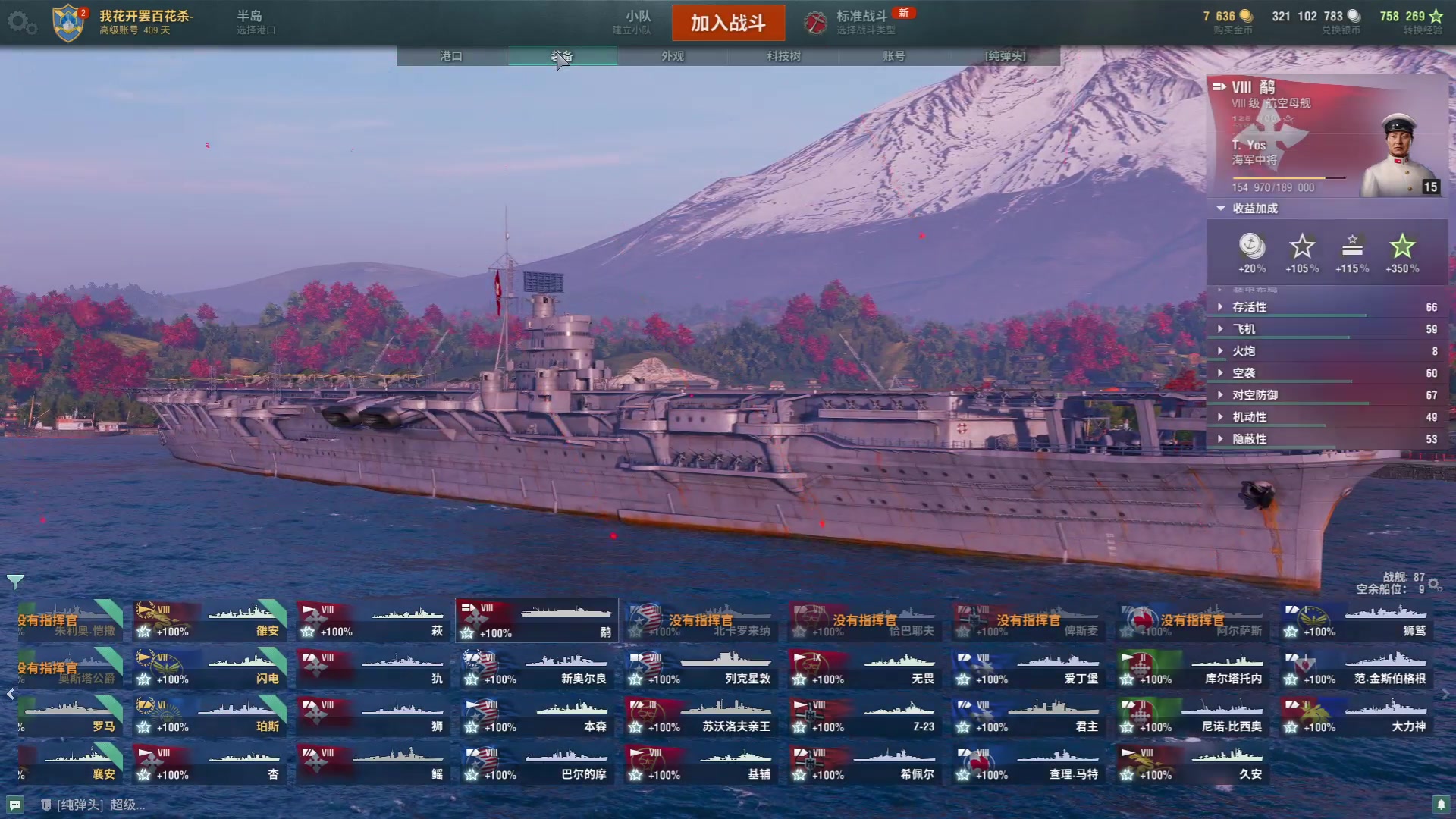This screenshot has height=819, width=1456.
Task: Open the [纯弹头] clan tab
Action: 1005,56
